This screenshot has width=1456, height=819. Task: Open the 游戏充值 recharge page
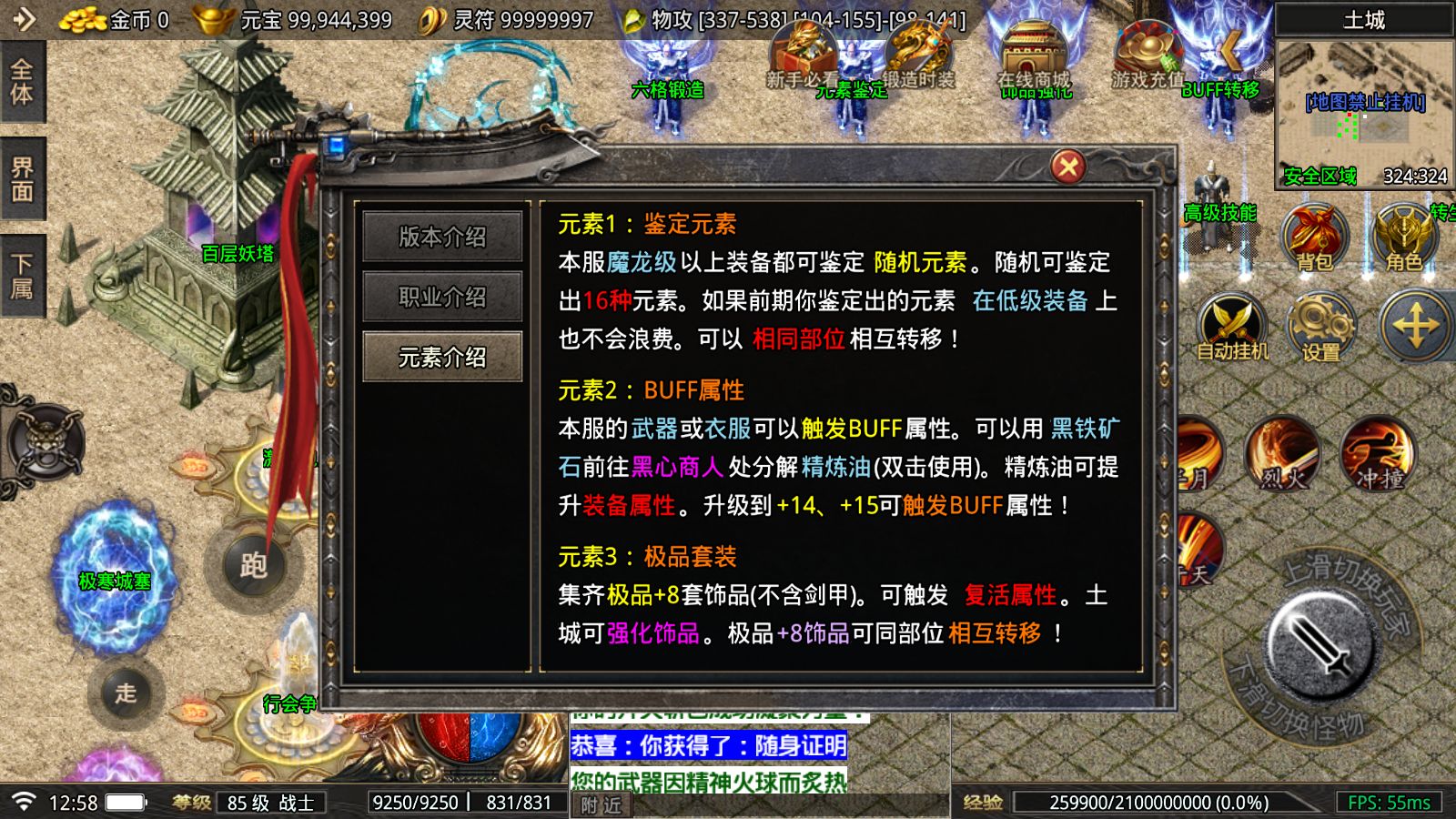pyautogui.click(x=1148, y=64)
